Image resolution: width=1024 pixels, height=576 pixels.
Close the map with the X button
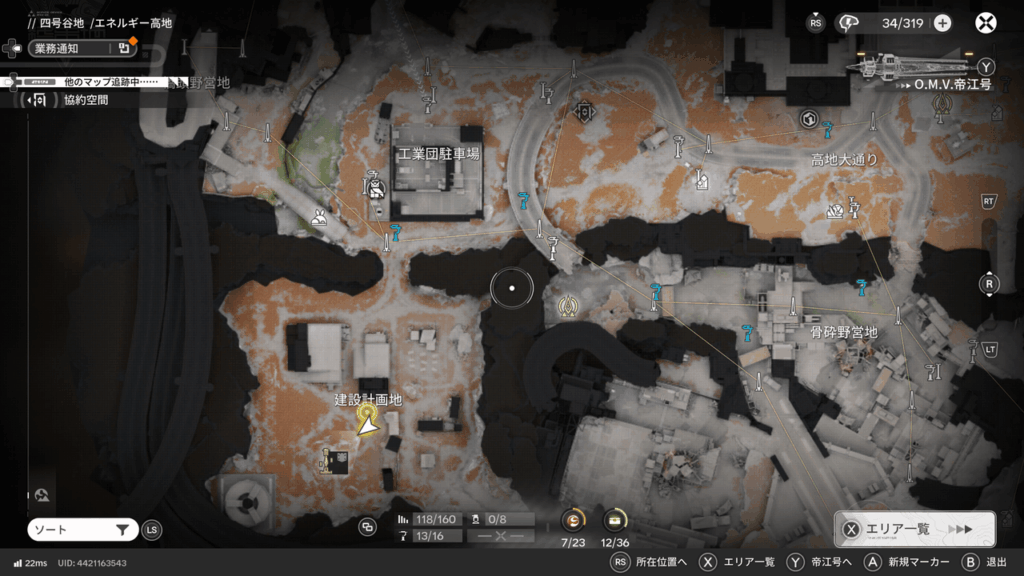[x=986, y=23]
